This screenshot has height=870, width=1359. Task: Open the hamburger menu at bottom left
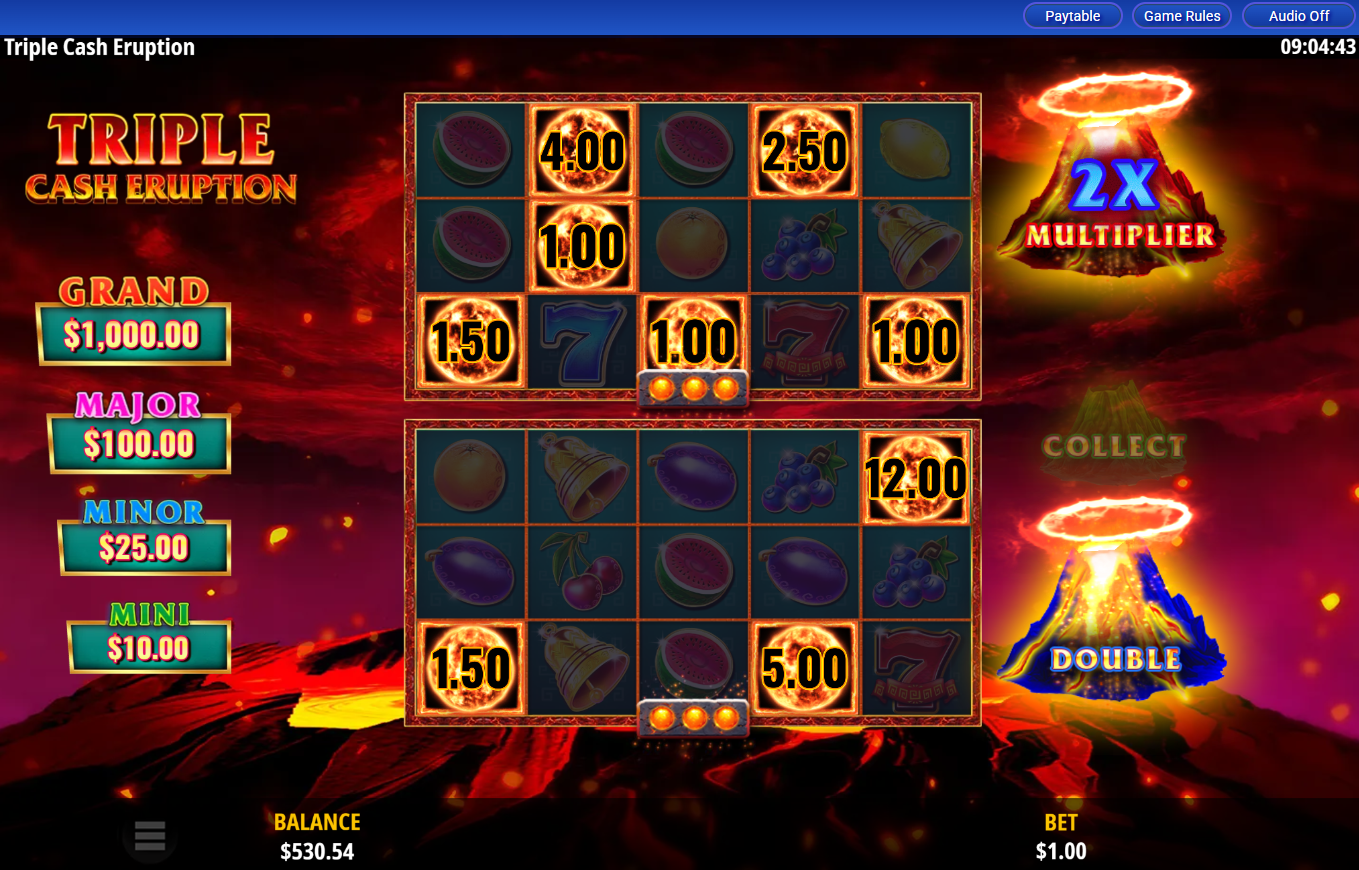click(x=149, y=837)
